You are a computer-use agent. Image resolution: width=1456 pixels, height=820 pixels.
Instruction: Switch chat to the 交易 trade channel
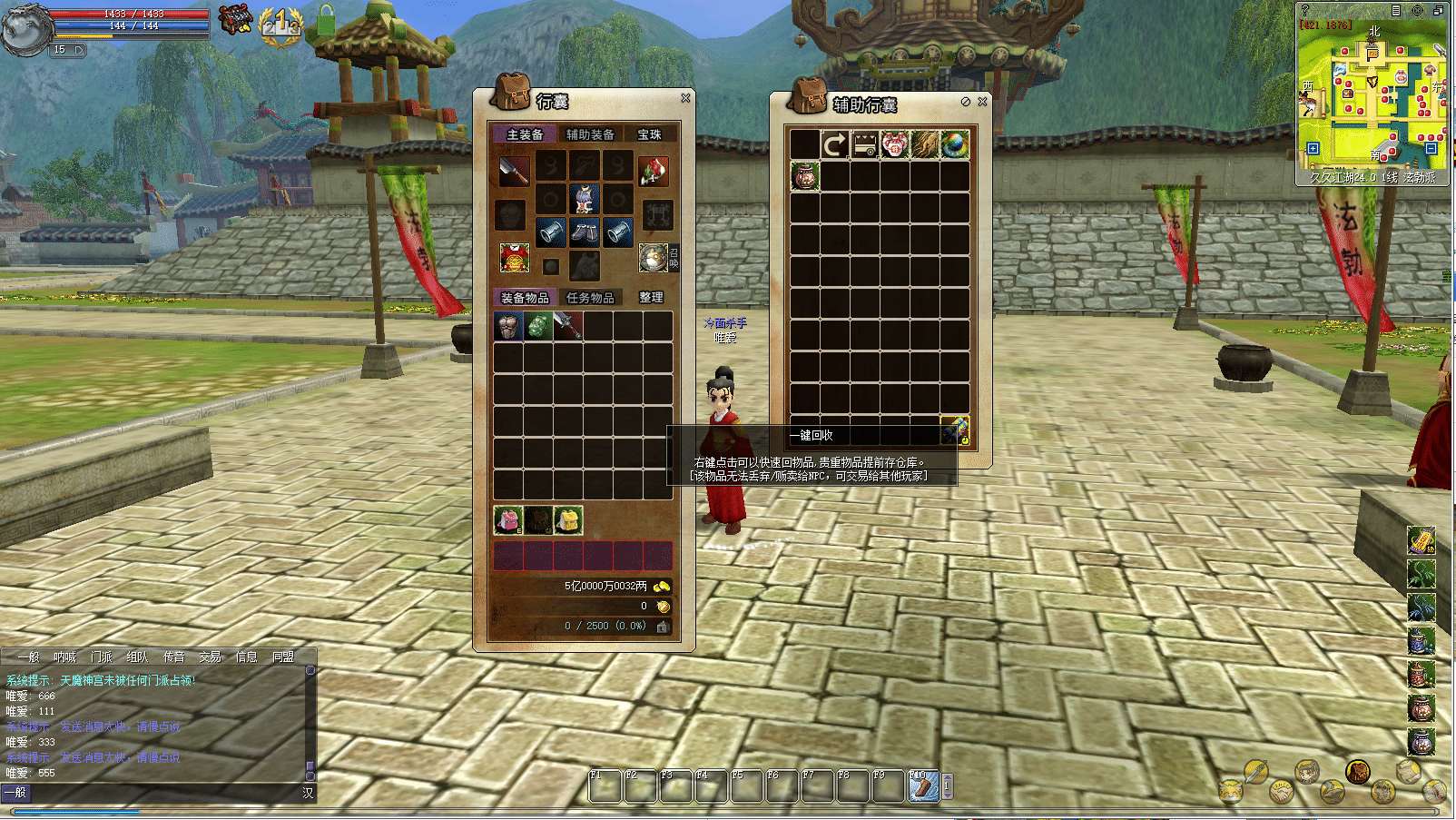point(211,657)
